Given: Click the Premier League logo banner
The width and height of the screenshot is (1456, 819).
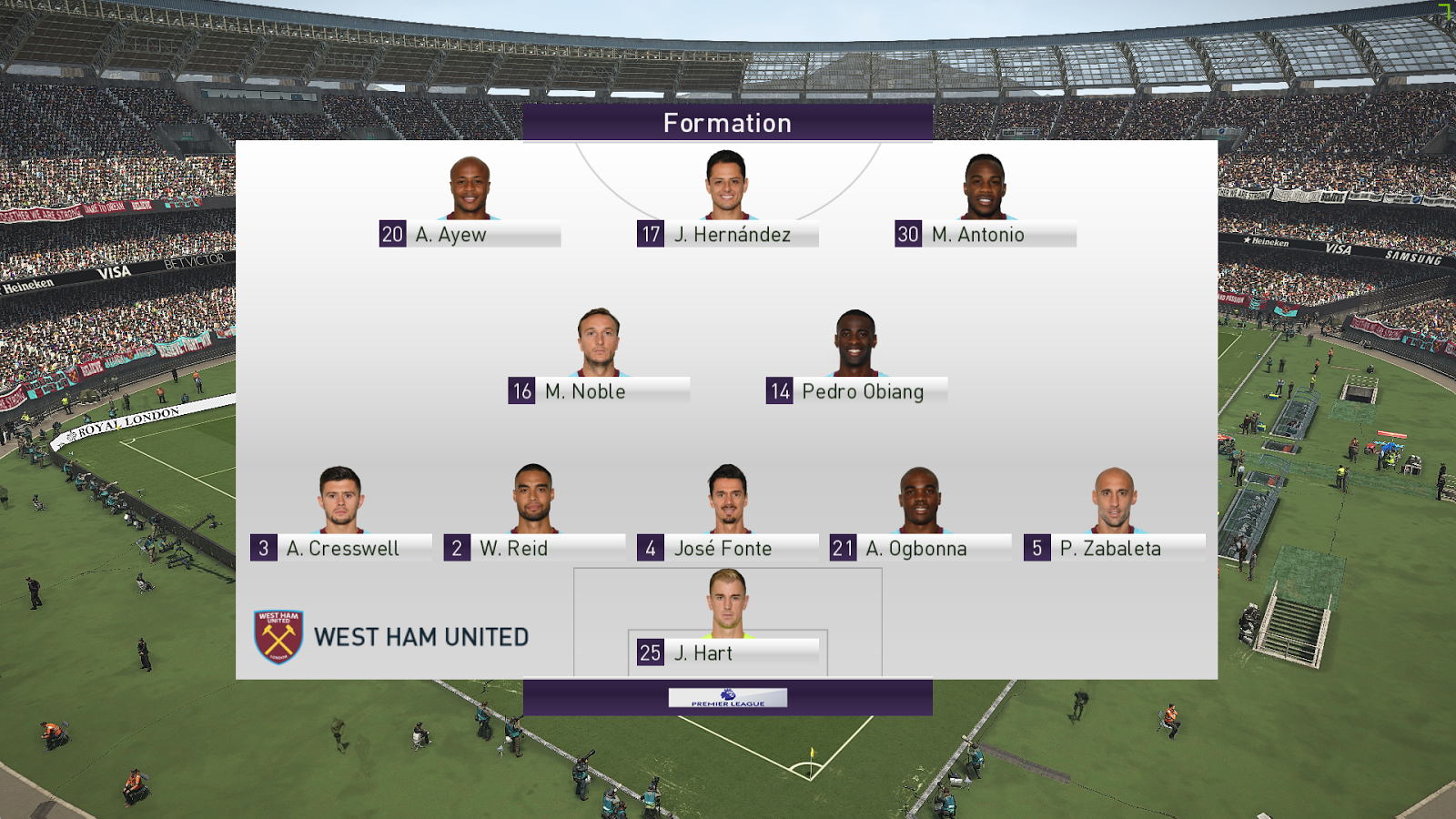Looking at the screenshot, I should (727, 698).
